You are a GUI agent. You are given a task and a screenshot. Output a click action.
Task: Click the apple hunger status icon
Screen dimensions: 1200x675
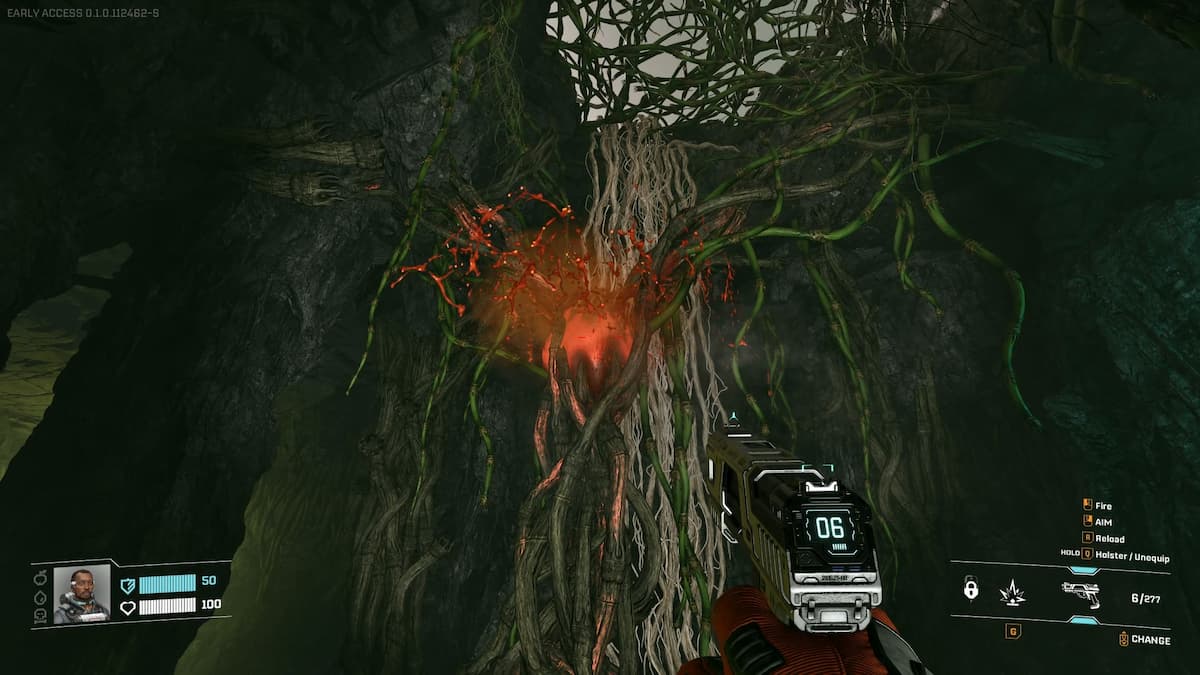[41, 577]
